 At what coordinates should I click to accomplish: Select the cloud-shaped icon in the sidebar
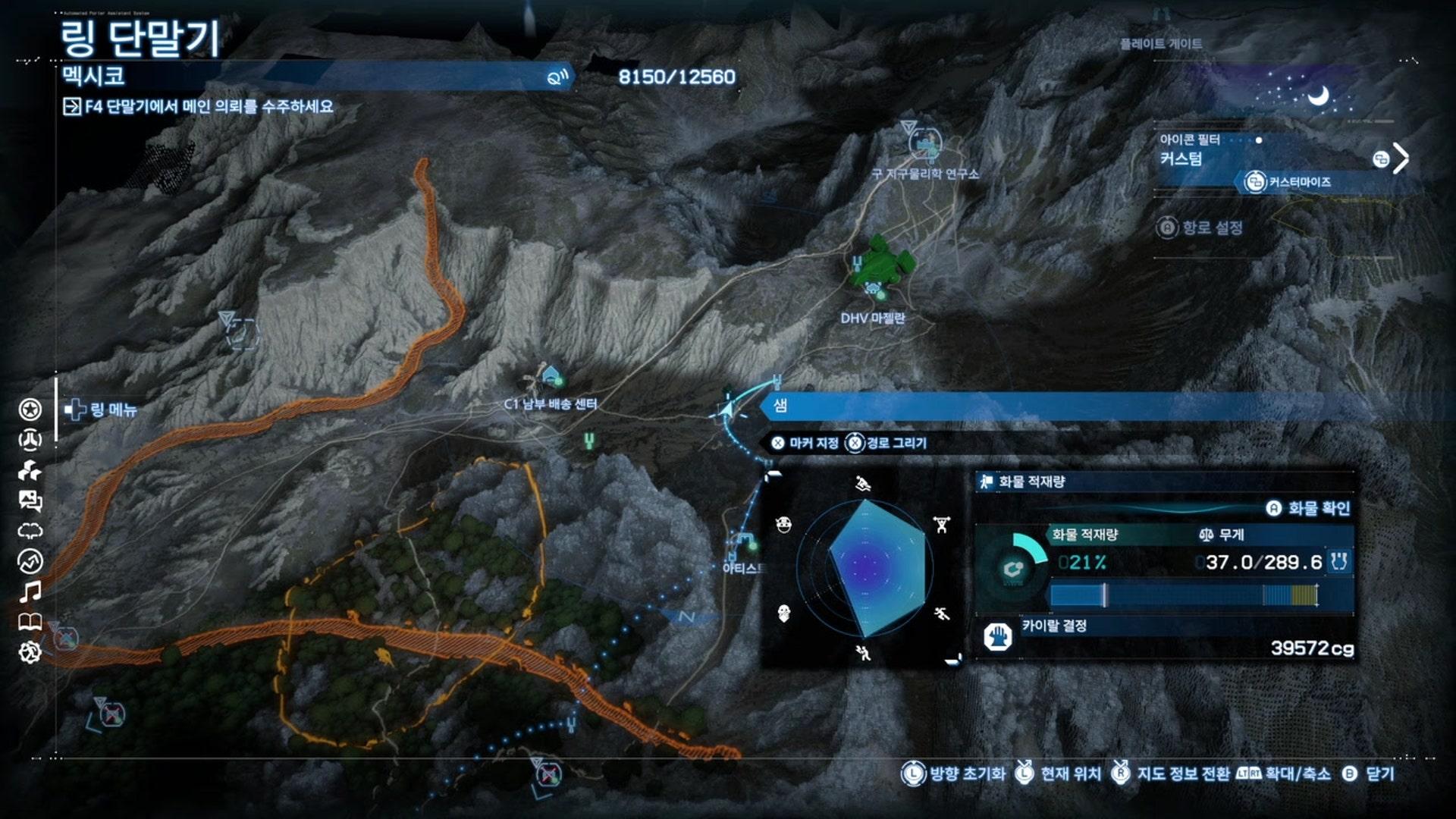click(30, 531)
